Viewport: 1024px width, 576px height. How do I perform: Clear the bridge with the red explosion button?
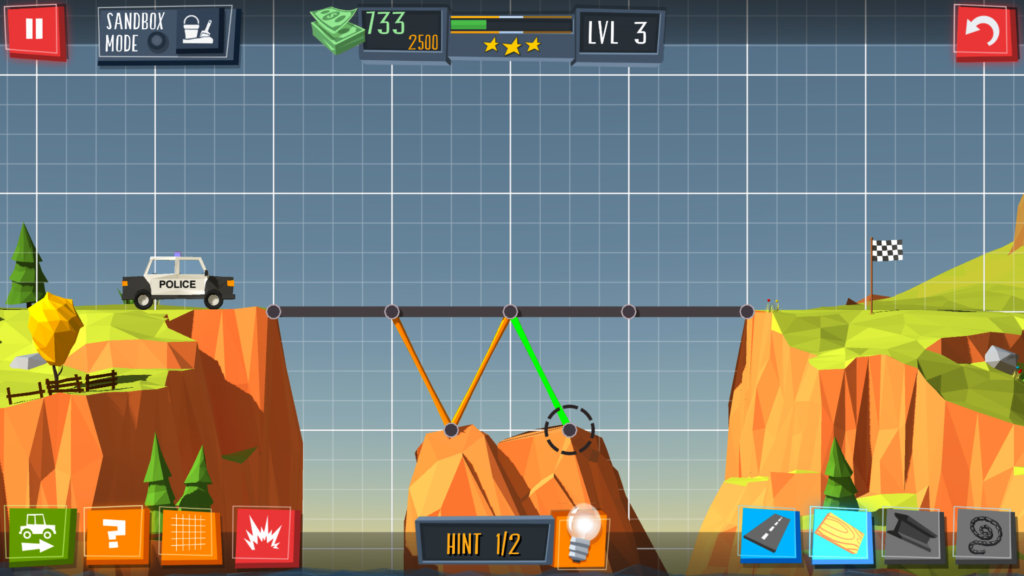click(x=265, y=535)
